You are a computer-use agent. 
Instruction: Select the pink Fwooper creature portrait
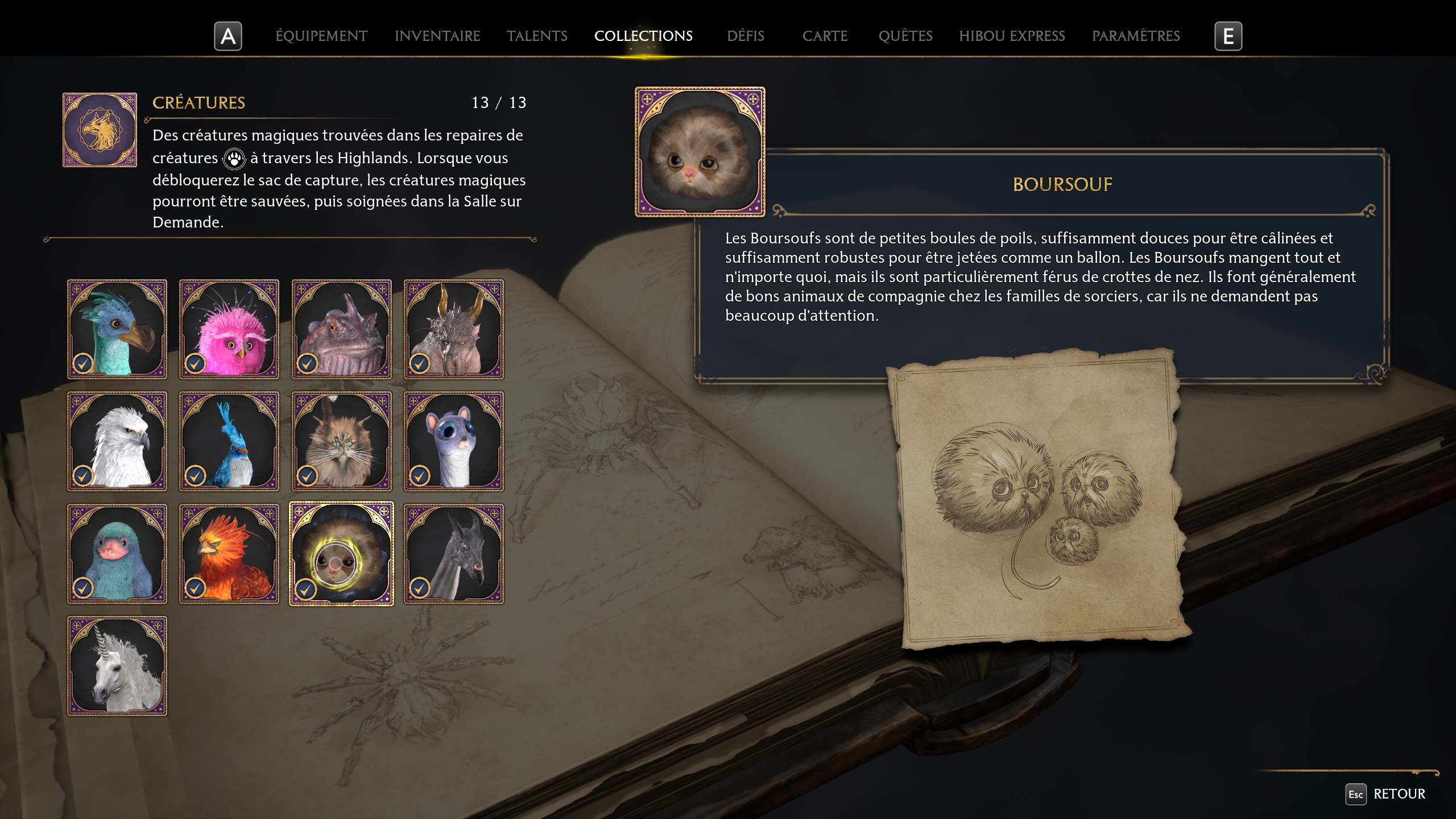(x=229, y=329)
